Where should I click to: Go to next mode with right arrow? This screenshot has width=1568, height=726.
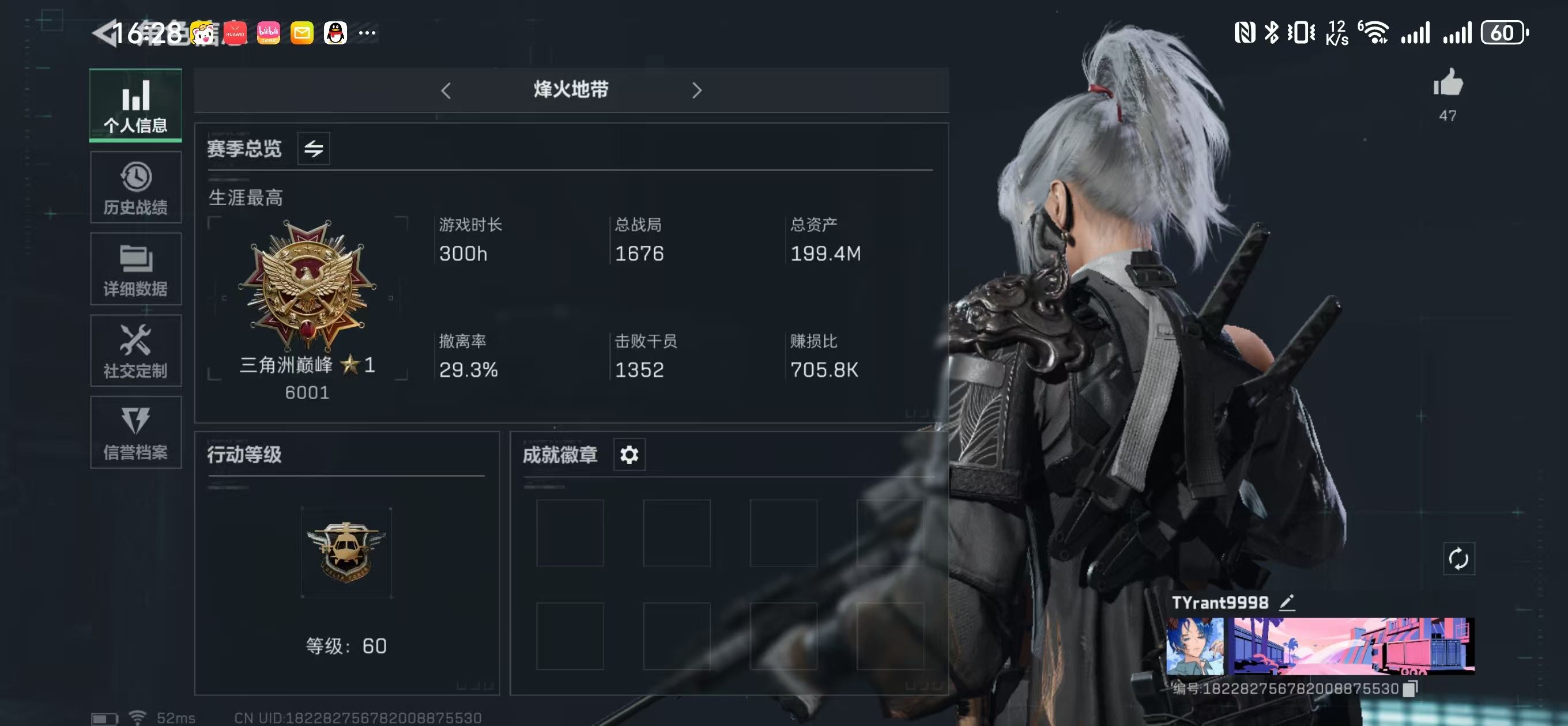[x=697, y=90]
